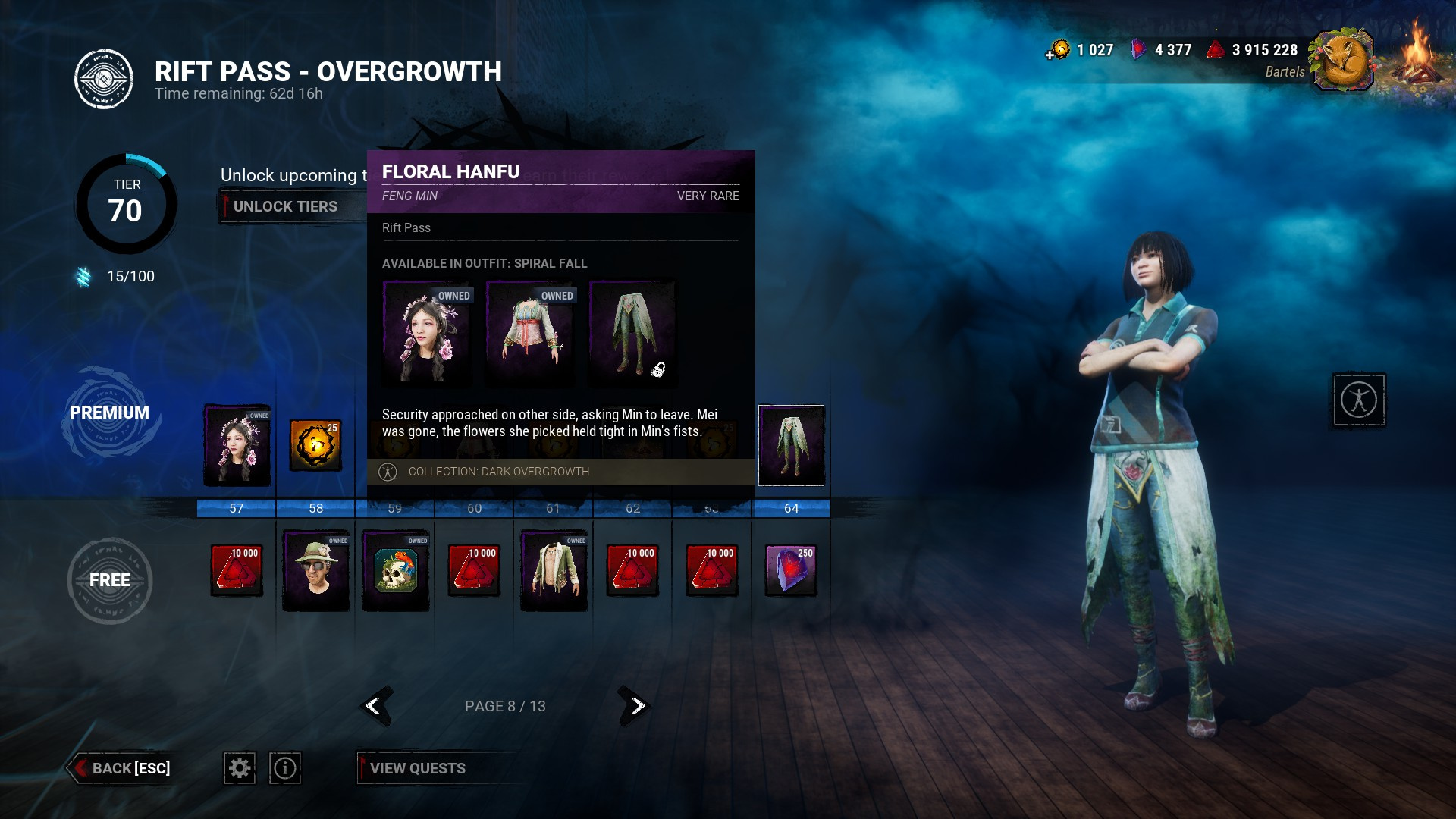Toggle the character pose preview button
Image resolution: width=1456 pixels, height=819 pixels.
point(1358,400)
